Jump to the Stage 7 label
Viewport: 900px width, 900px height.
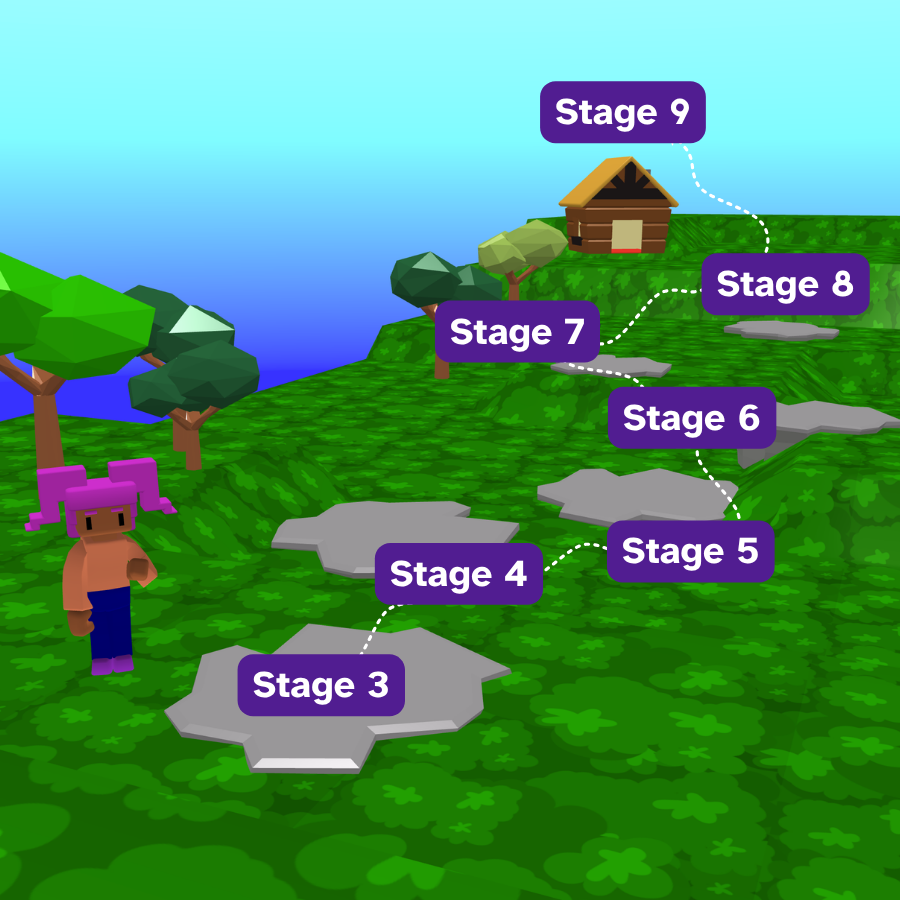(x=517, y=332)
